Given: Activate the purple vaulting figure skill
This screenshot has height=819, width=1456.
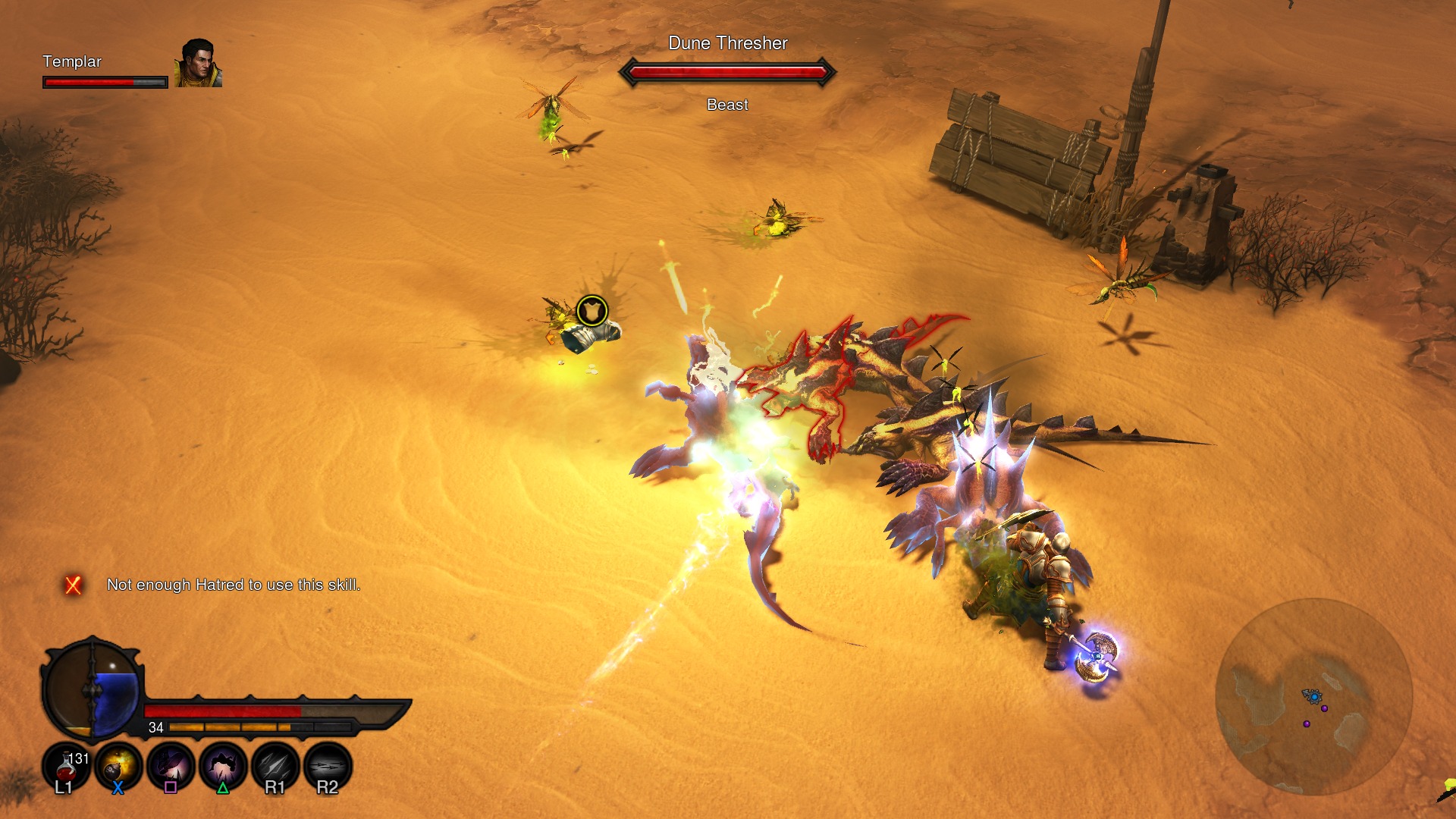Looking at the screenshot, I should click(223, 766).
